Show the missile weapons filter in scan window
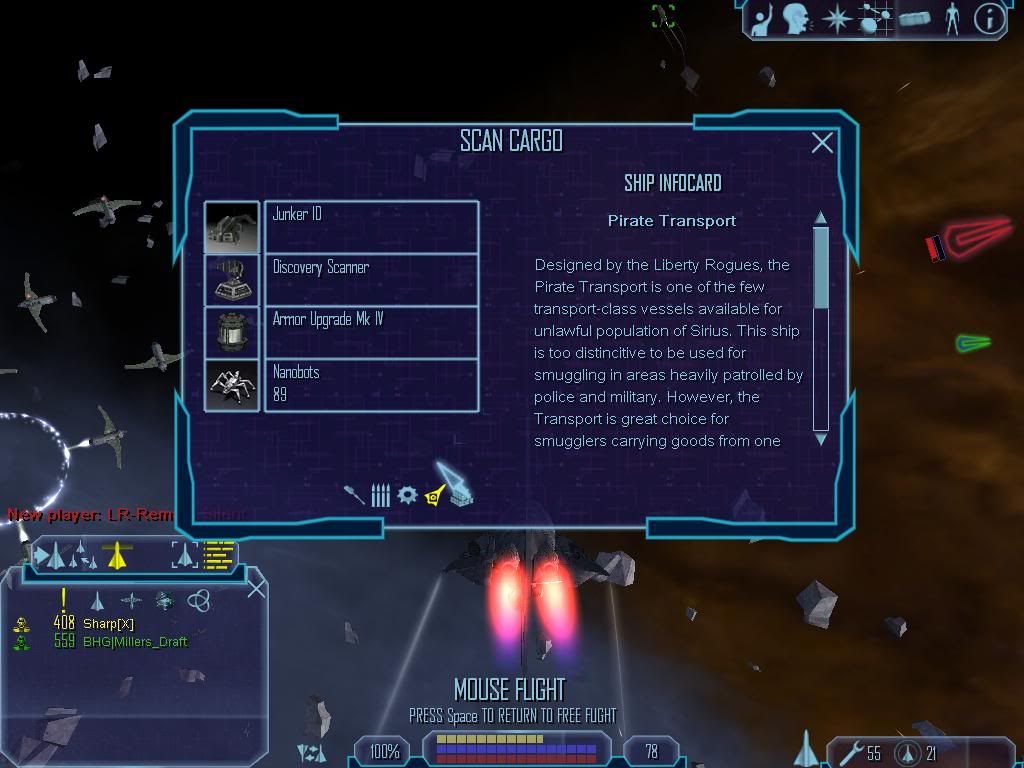Screen dimensions: 1024x768 tap(355, 494)
